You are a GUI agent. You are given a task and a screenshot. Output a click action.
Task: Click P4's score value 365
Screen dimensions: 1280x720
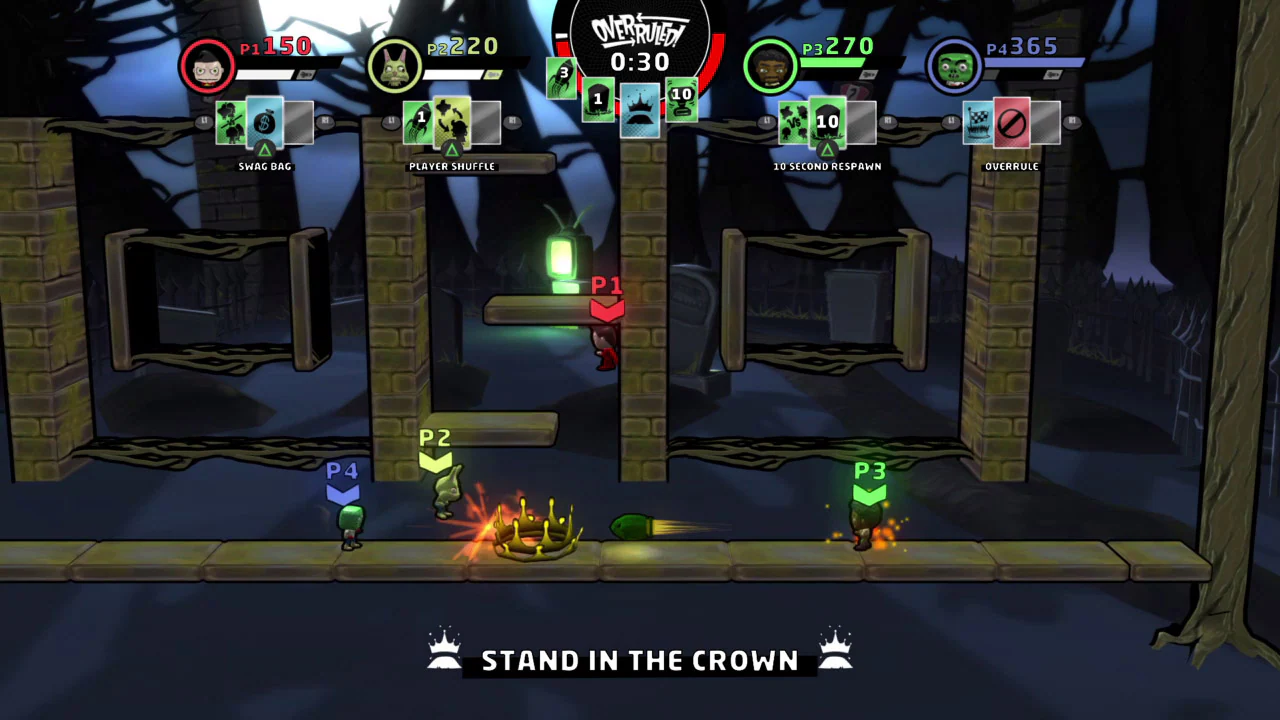[1033, 45]
